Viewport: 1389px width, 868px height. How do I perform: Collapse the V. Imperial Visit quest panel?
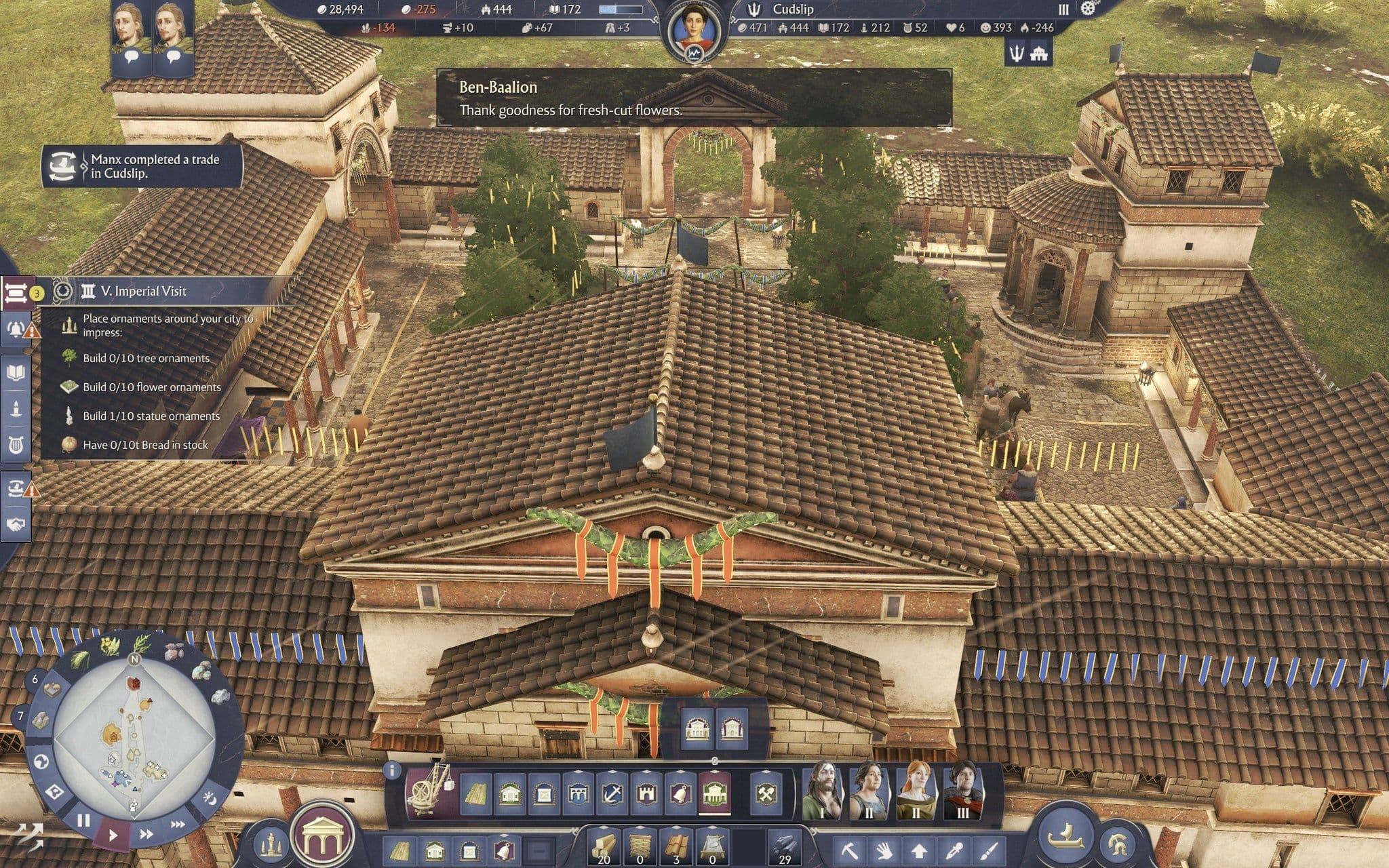(16, 293)
